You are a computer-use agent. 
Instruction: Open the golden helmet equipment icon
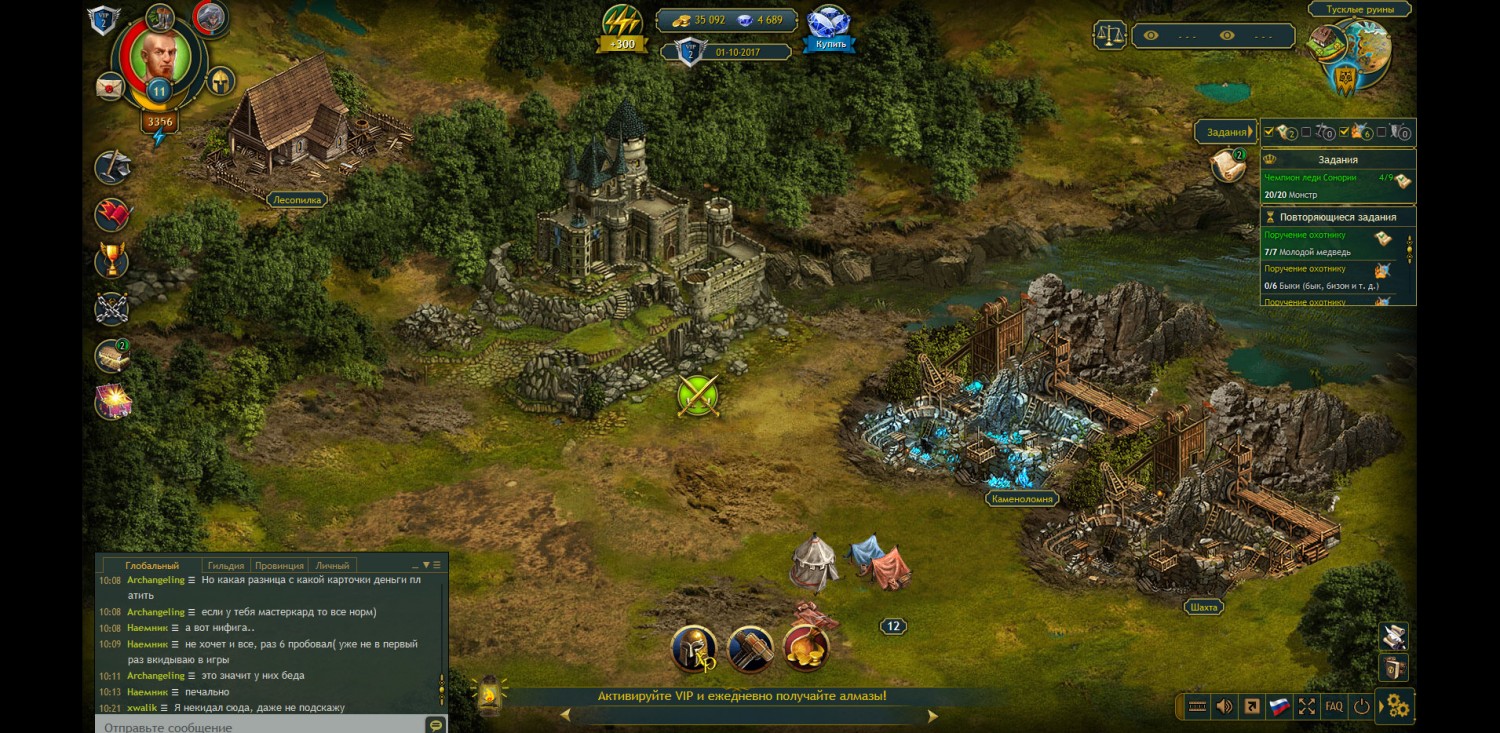coord(220,81)
